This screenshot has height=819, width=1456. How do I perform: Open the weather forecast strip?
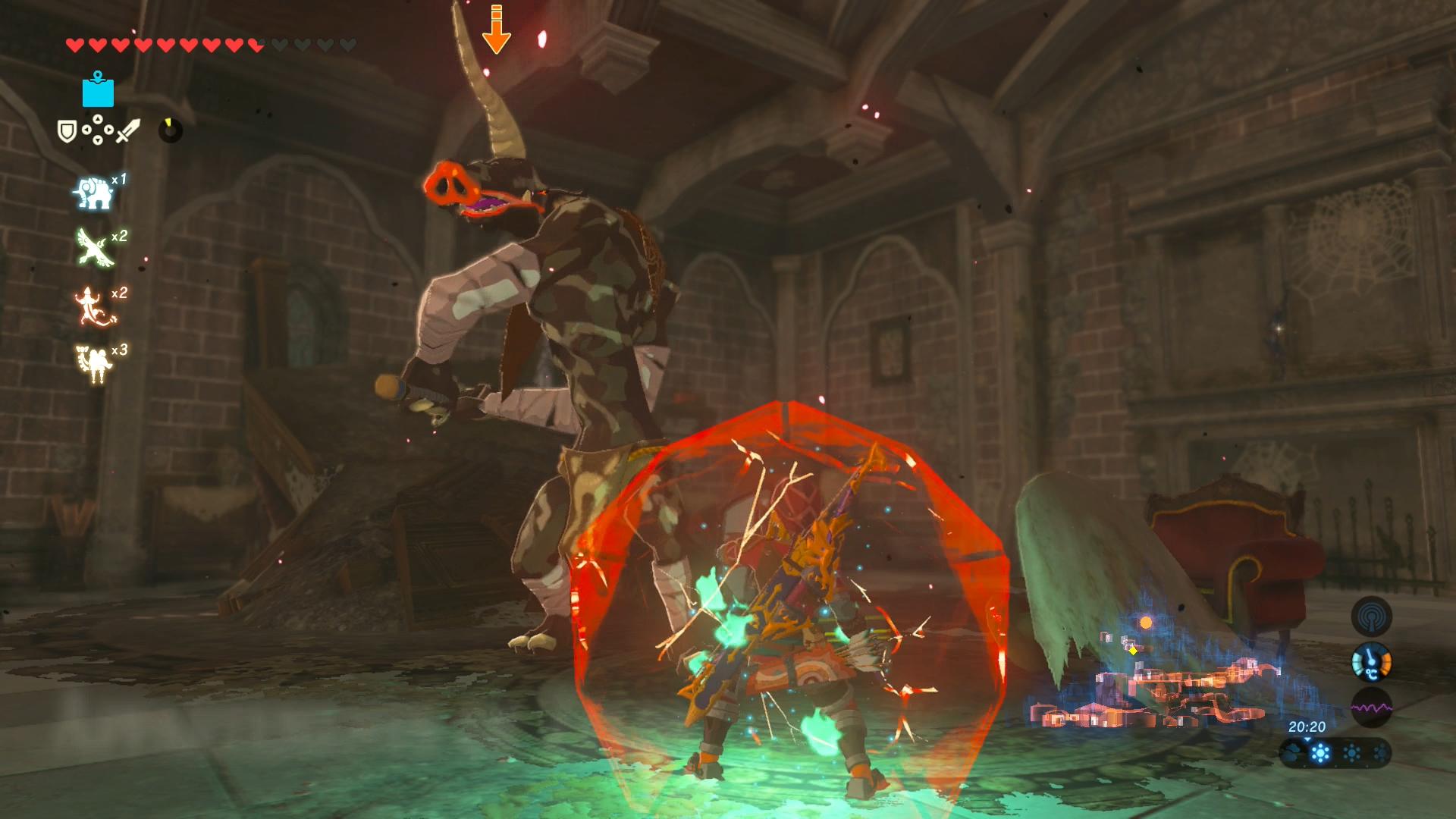tap(1335, 754)
